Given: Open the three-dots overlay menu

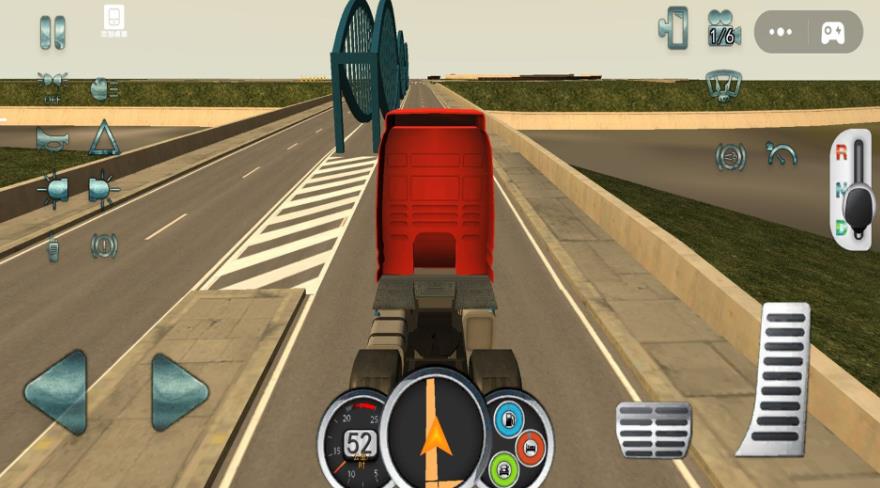Looking at the screenshot, I should pyautogui.click(x=781, y=32).
